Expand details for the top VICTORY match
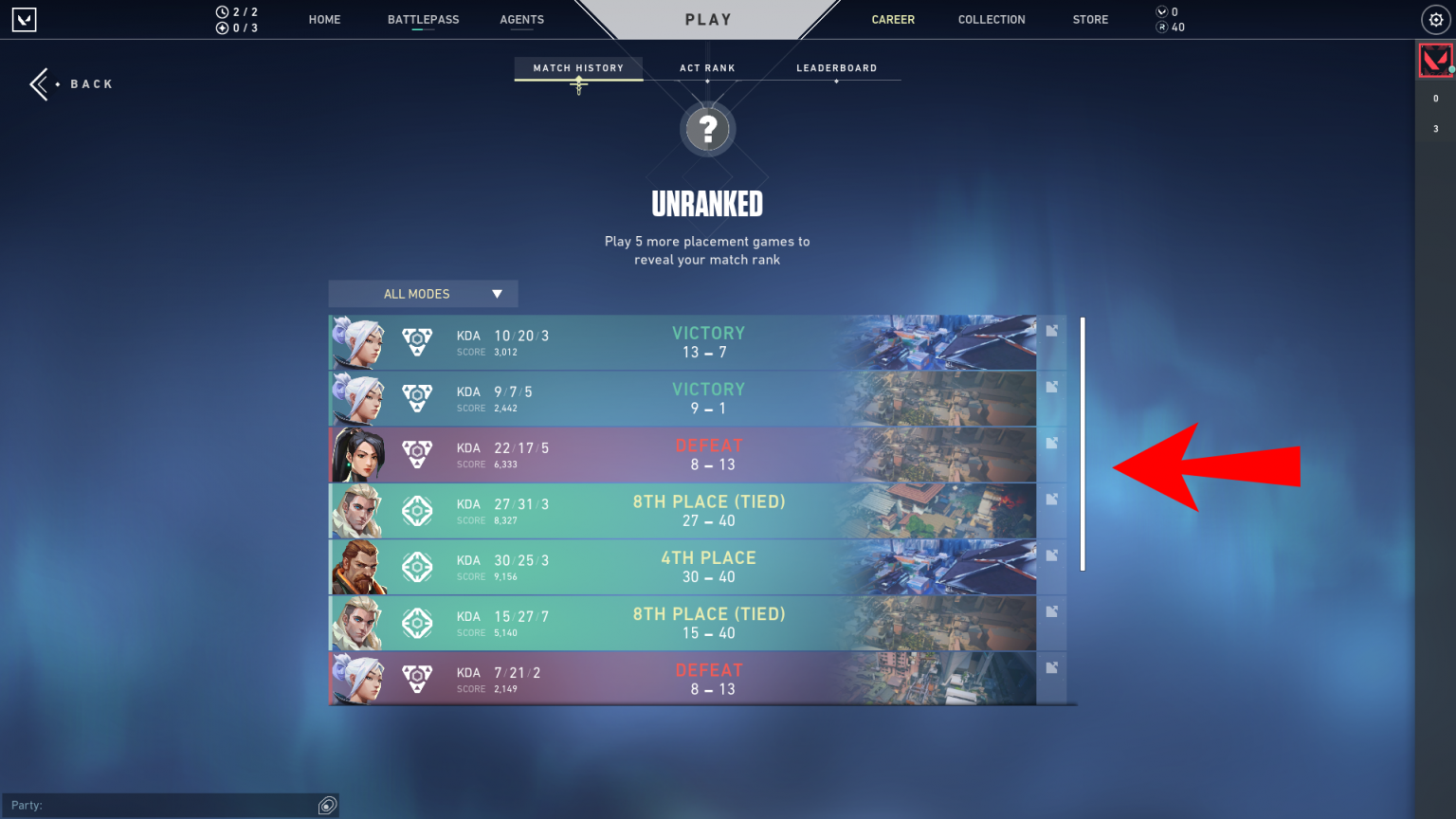Image resolution: width=1456 pixels, height=819 pixels. (1050, 331)
